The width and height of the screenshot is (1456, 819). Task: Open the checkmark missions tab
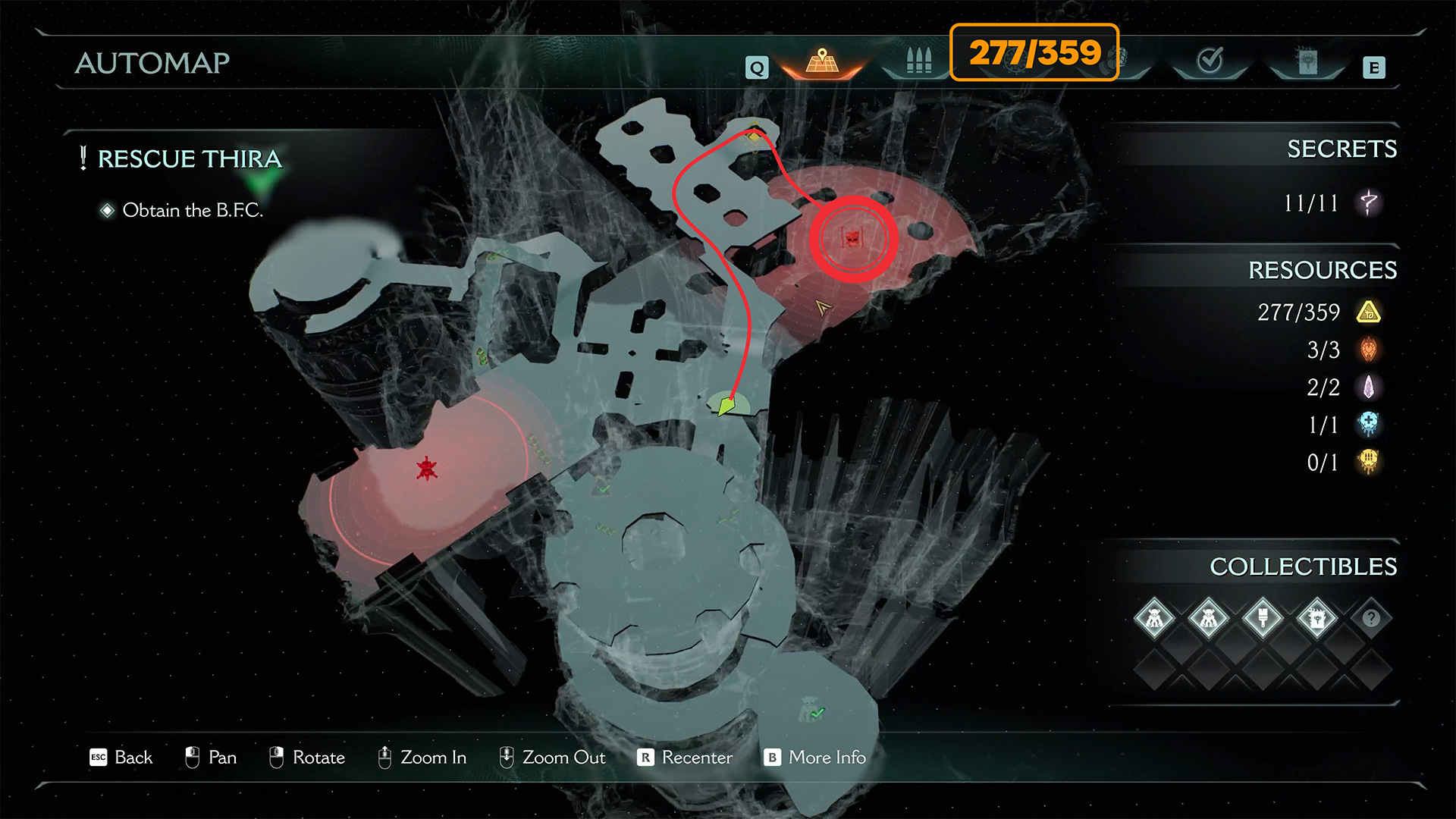pos(1210,61)
